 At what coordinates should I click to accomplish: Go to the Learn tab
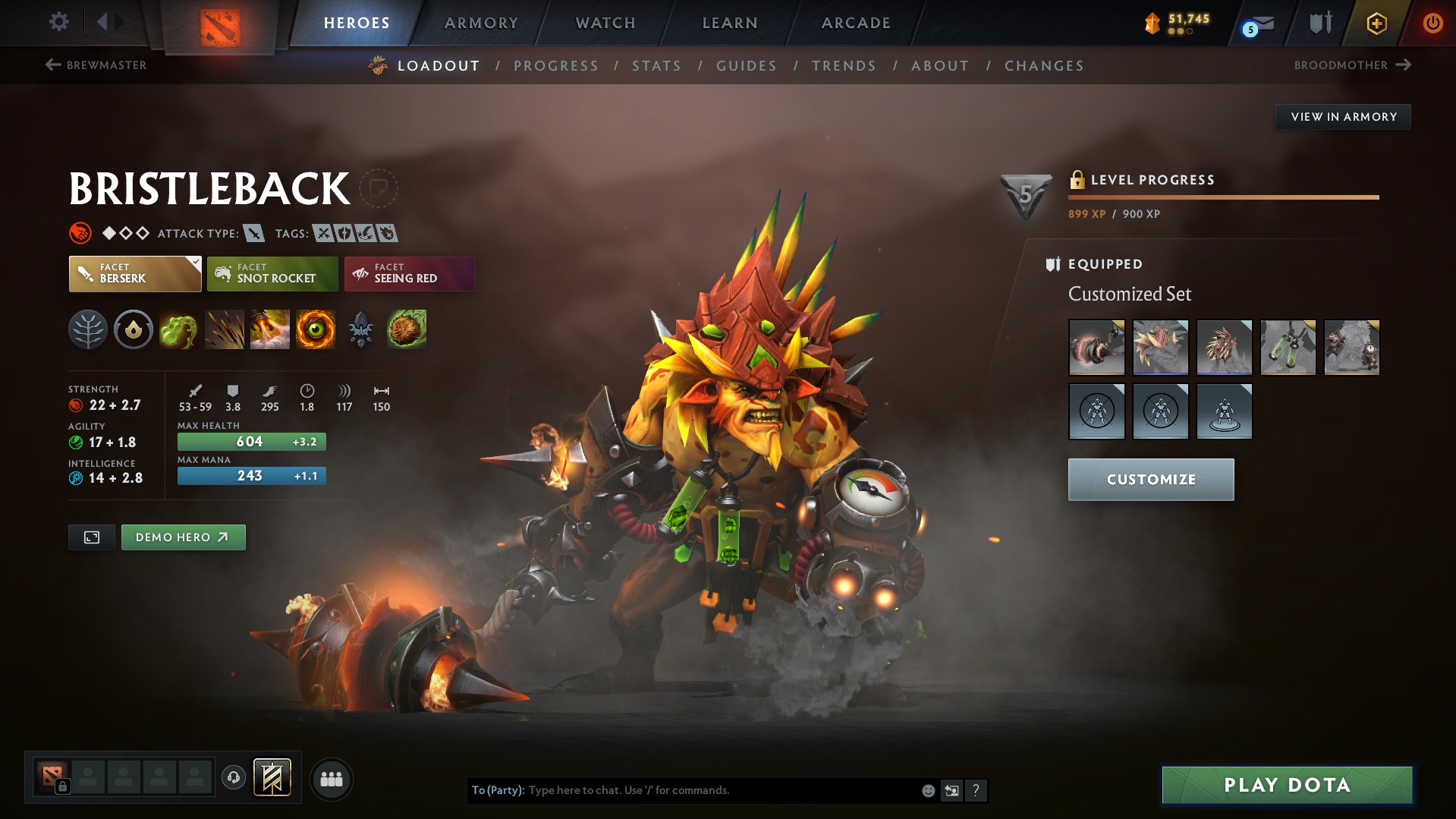pos(730,23)
